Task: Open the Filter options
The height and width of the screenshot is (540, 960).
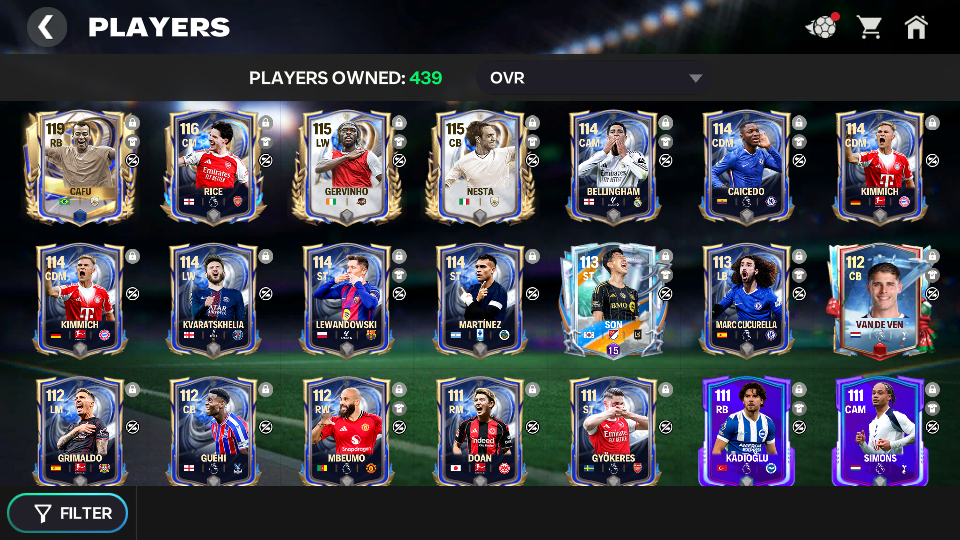Action: pos(68,513)
